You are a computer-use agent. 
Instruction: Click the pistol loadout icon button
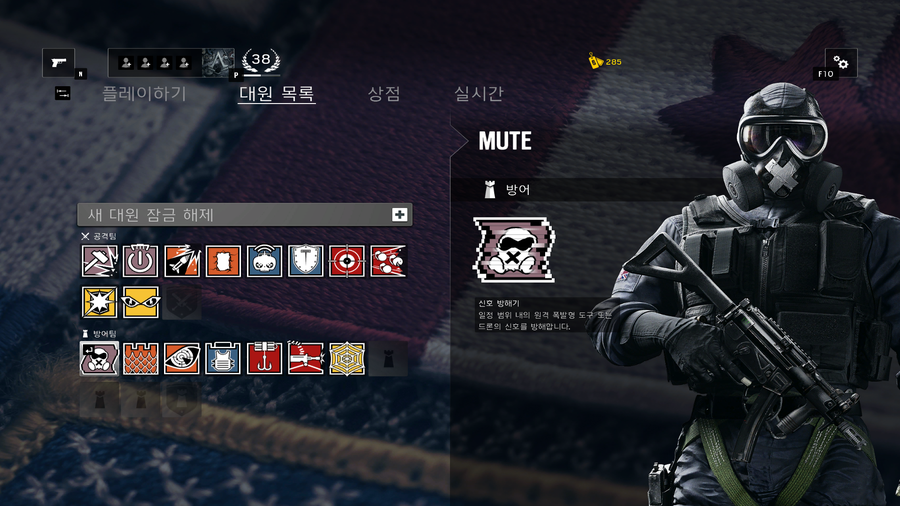(x=58, y=63)
